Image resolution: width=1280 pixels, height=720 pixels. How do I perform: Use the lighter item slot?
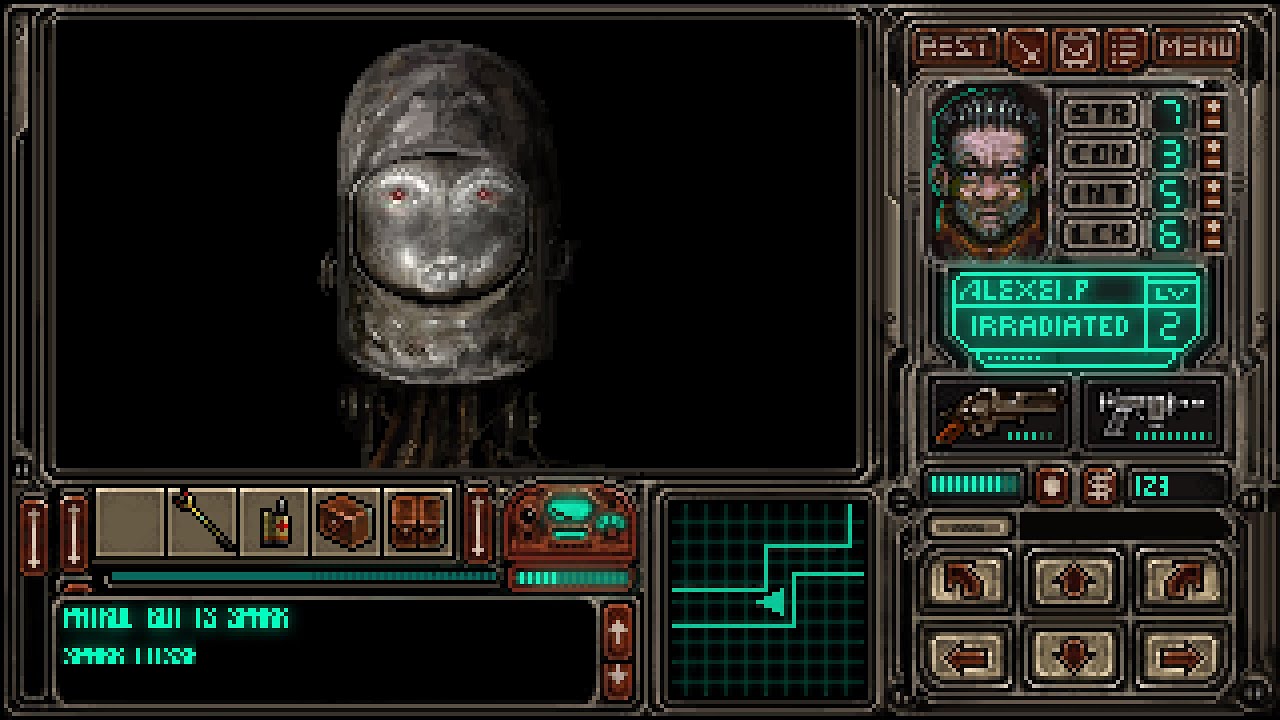coord(275,521)
